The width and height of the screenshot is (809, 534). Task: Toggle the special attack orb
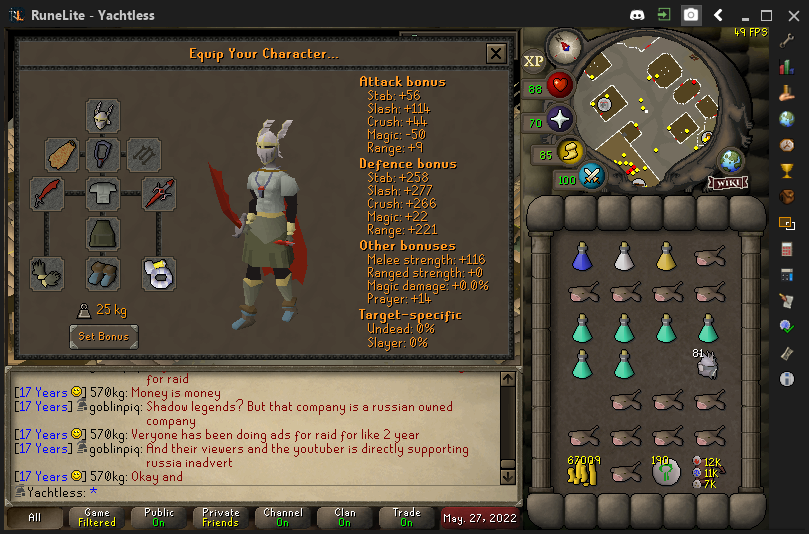(592, 177)
